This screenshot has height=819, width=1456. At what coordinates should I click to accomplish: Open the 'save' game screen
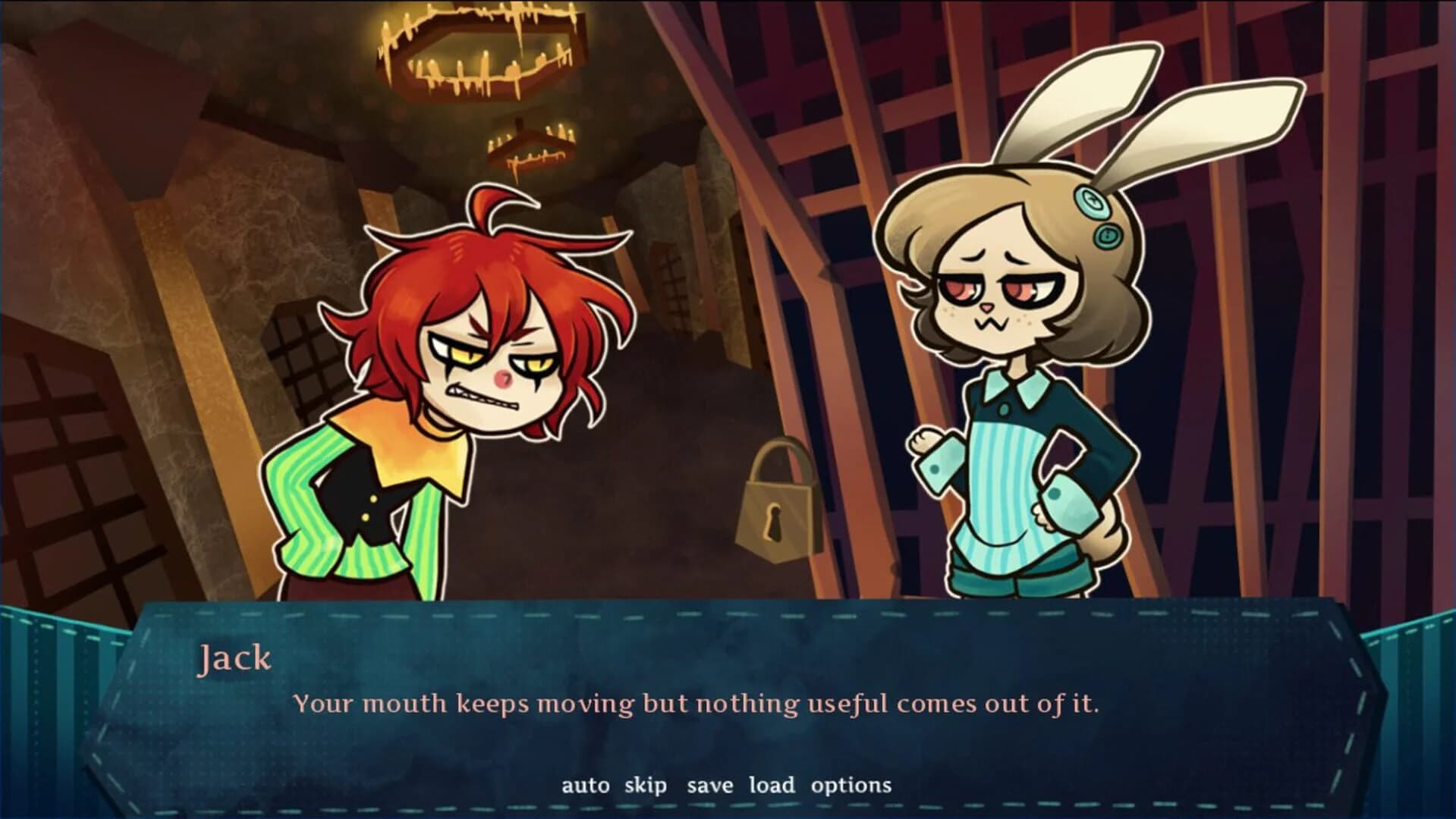tap(712, 786)
